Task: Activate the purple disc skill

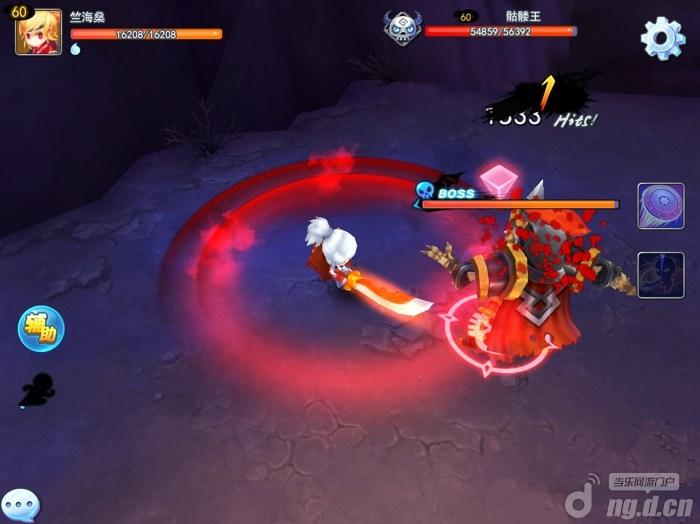Action: click(660, 207)
